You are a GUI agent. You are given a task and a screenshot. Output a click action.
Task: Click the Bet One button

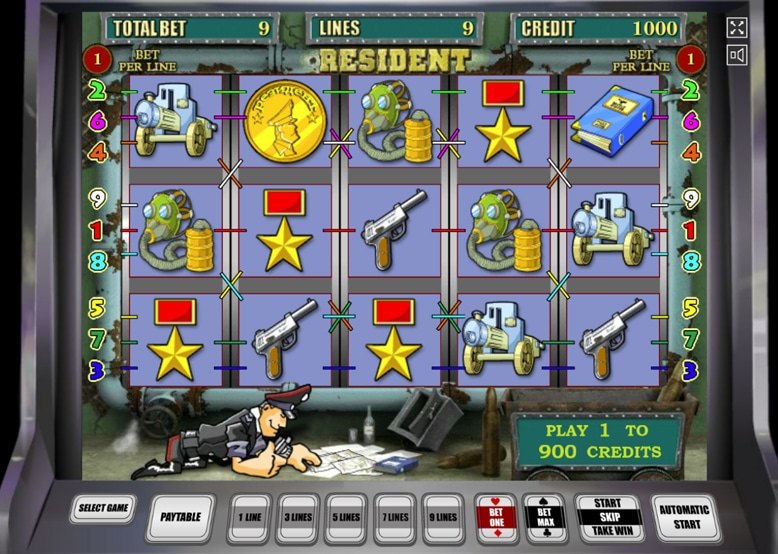tap(497, 516)
